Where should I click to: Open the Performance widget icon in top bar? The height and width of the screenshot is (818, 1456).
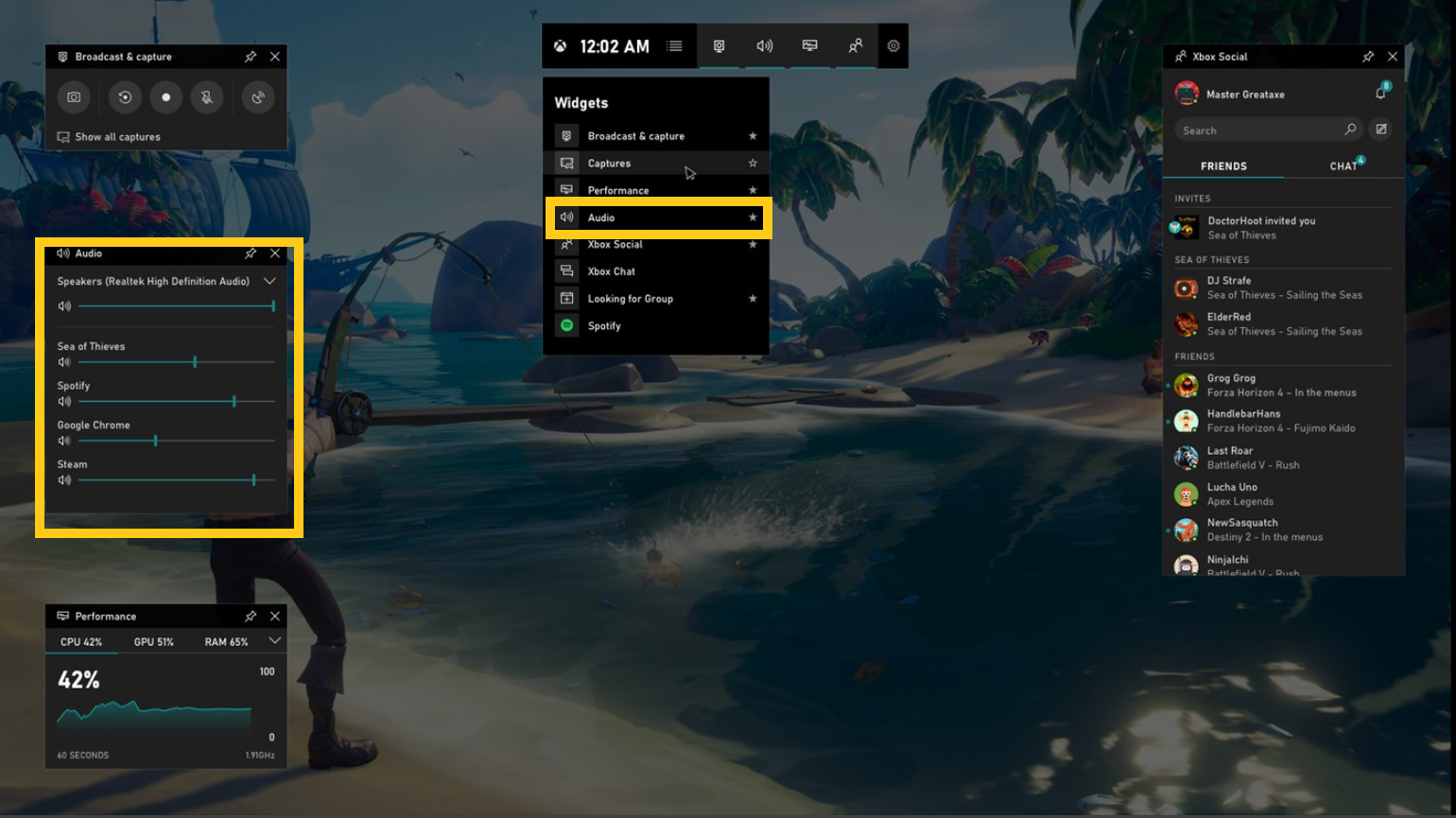pyautogui.click(x=809, y=45)
